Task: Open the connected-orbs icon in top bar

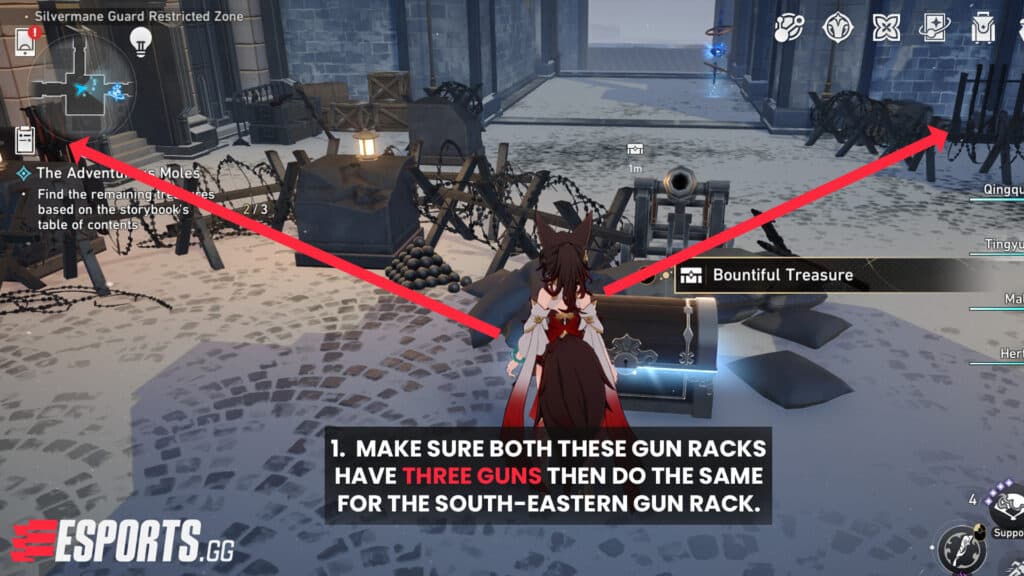Action: (789, 28)
